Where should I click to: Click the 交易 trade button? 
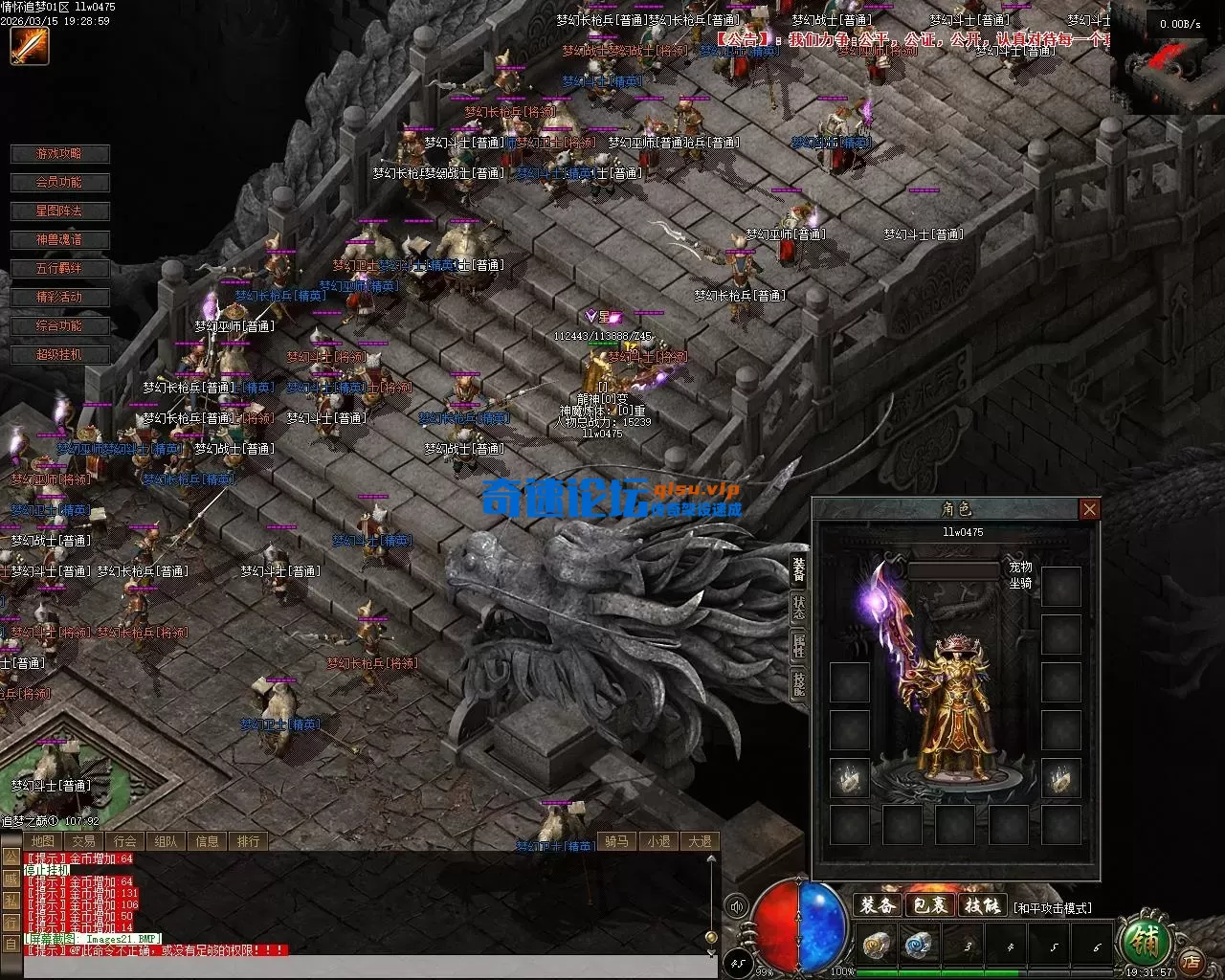[x=83, y=841]
